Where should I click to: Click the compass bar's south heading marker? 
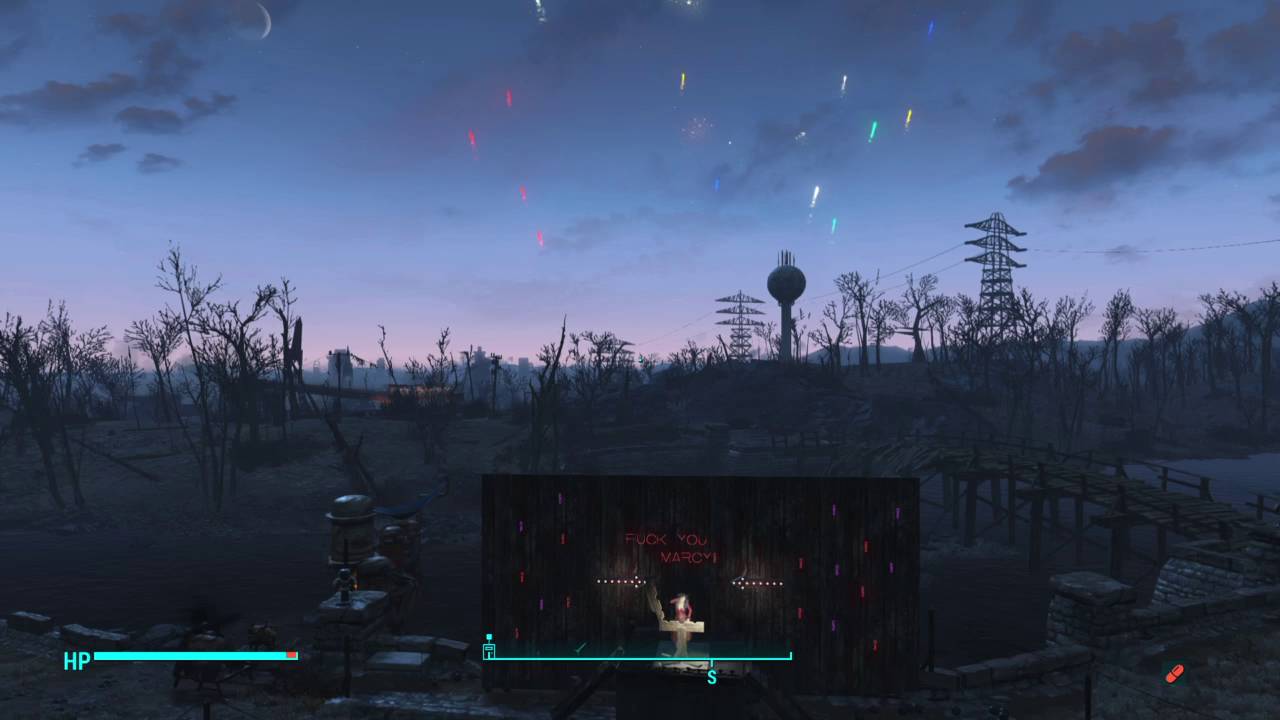click(711, 677)
